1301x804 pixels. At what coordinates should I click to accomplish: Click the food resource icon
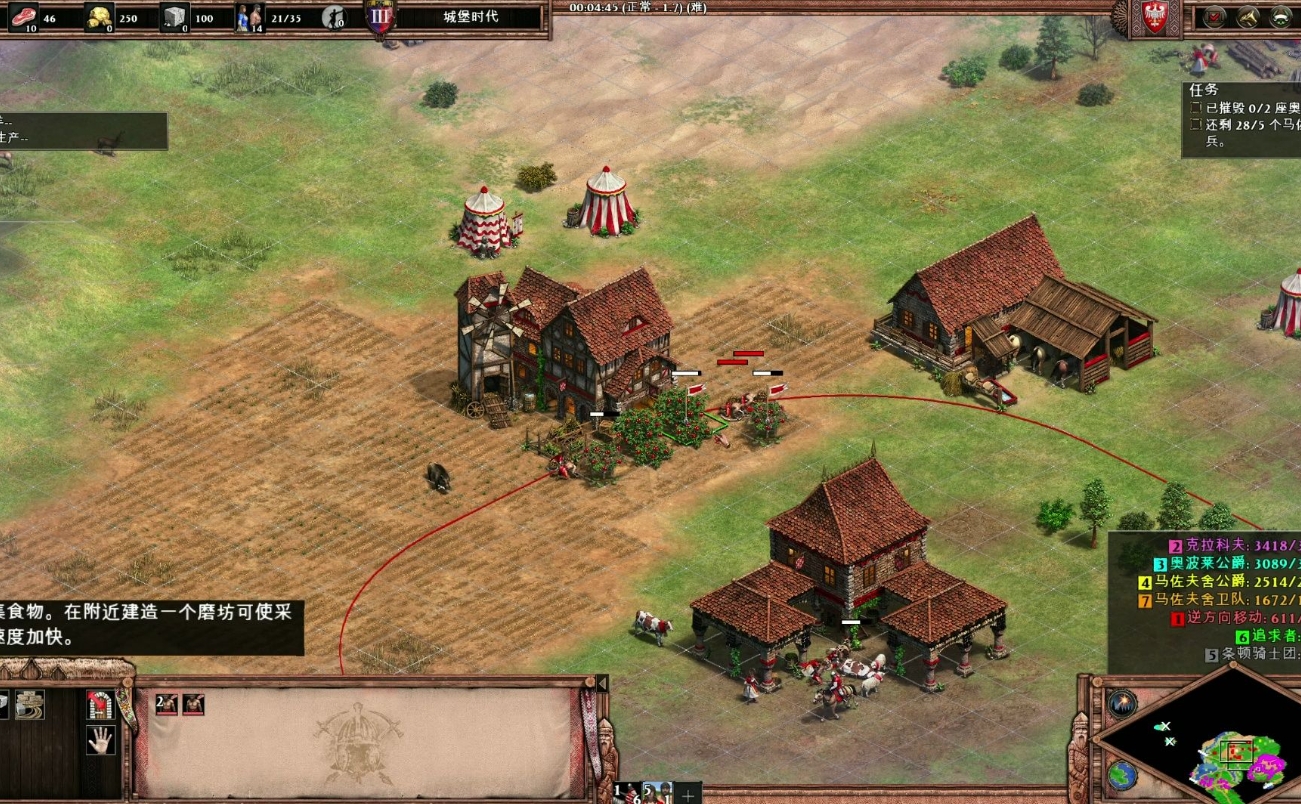[22, 16]
